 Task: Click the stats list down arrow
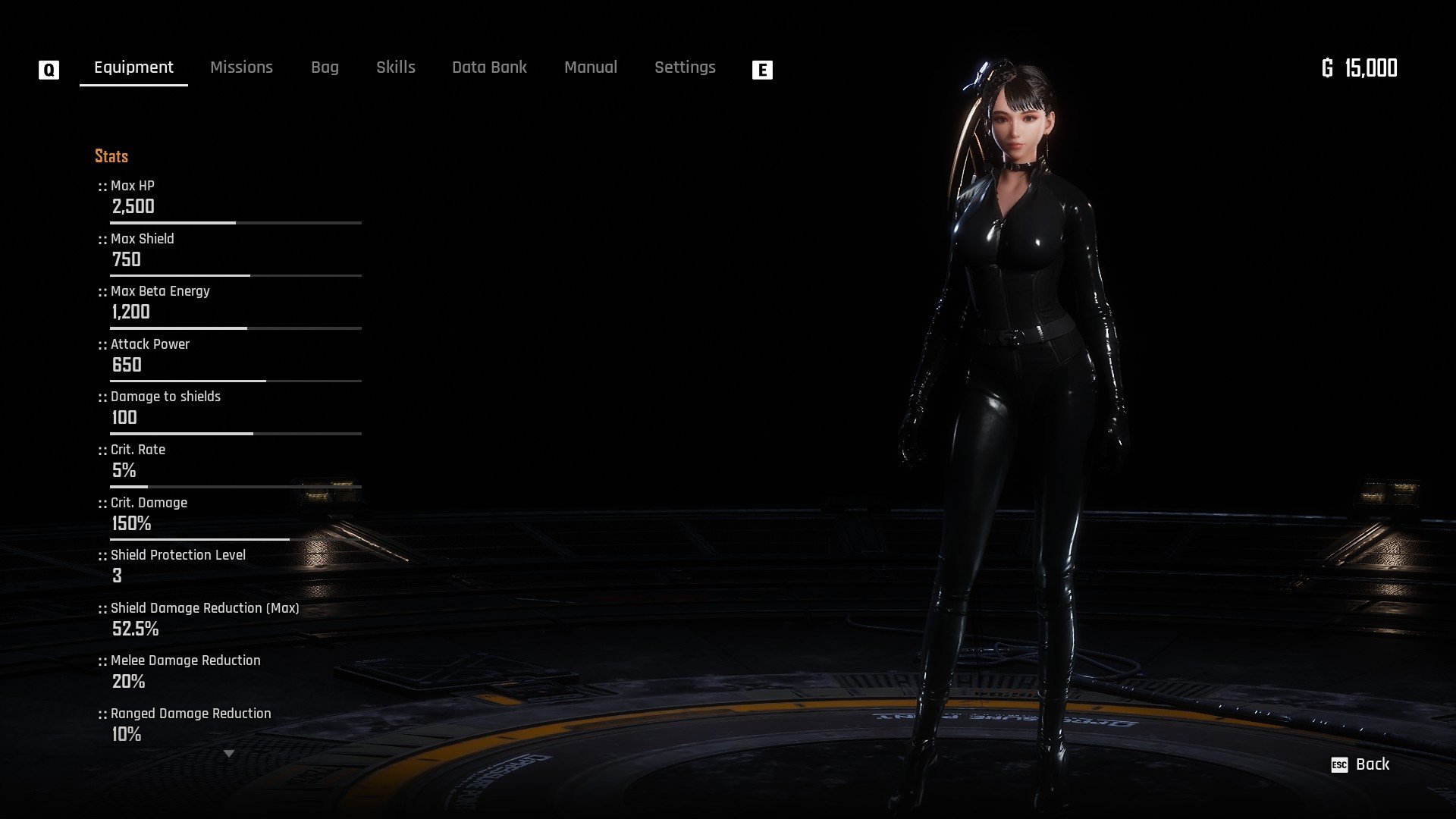coord(229,754)
